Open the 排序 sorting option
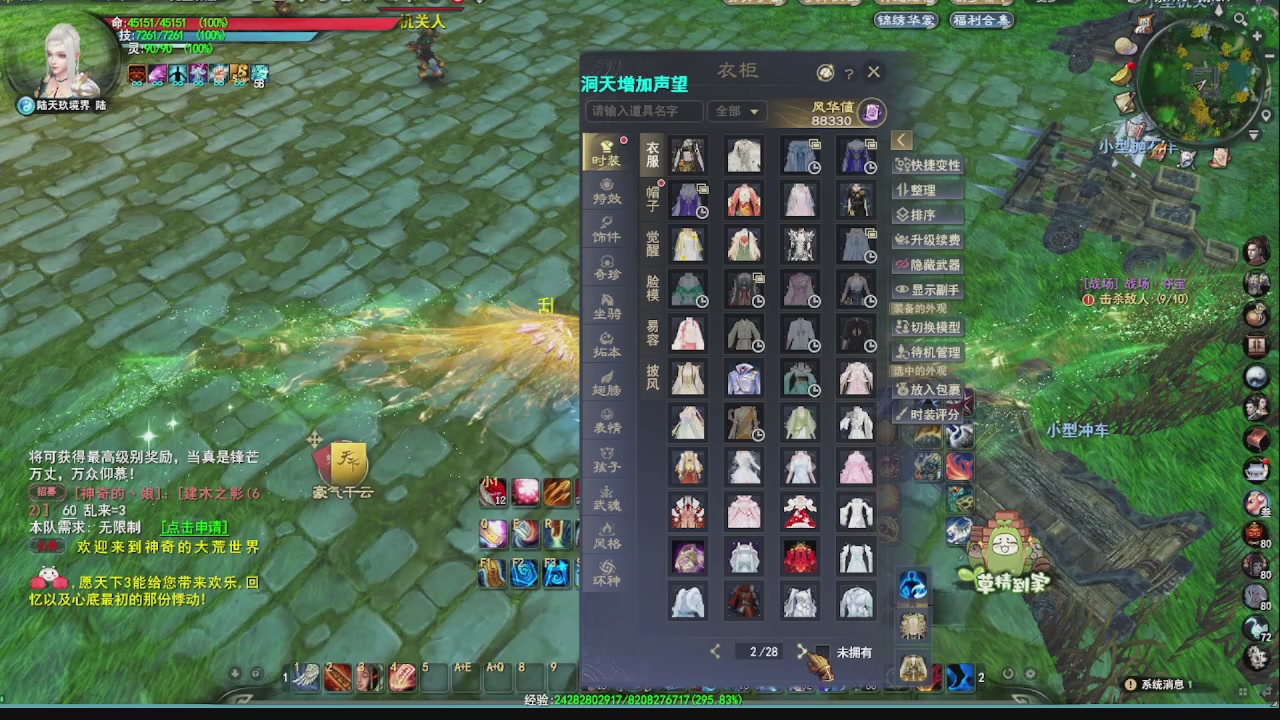 (x=924, y=214)
